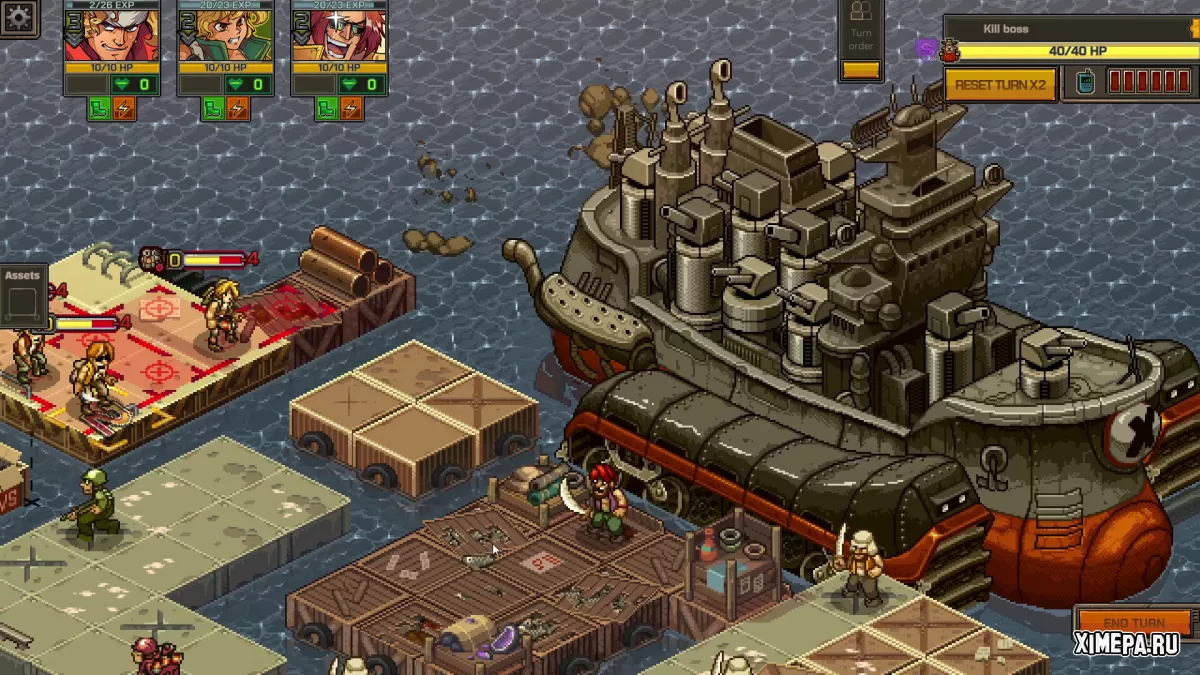Image resolution: width=1200 pixels, height=675 pixels.
Task: Click the blue radio icon
Action: click(1085, 84)
